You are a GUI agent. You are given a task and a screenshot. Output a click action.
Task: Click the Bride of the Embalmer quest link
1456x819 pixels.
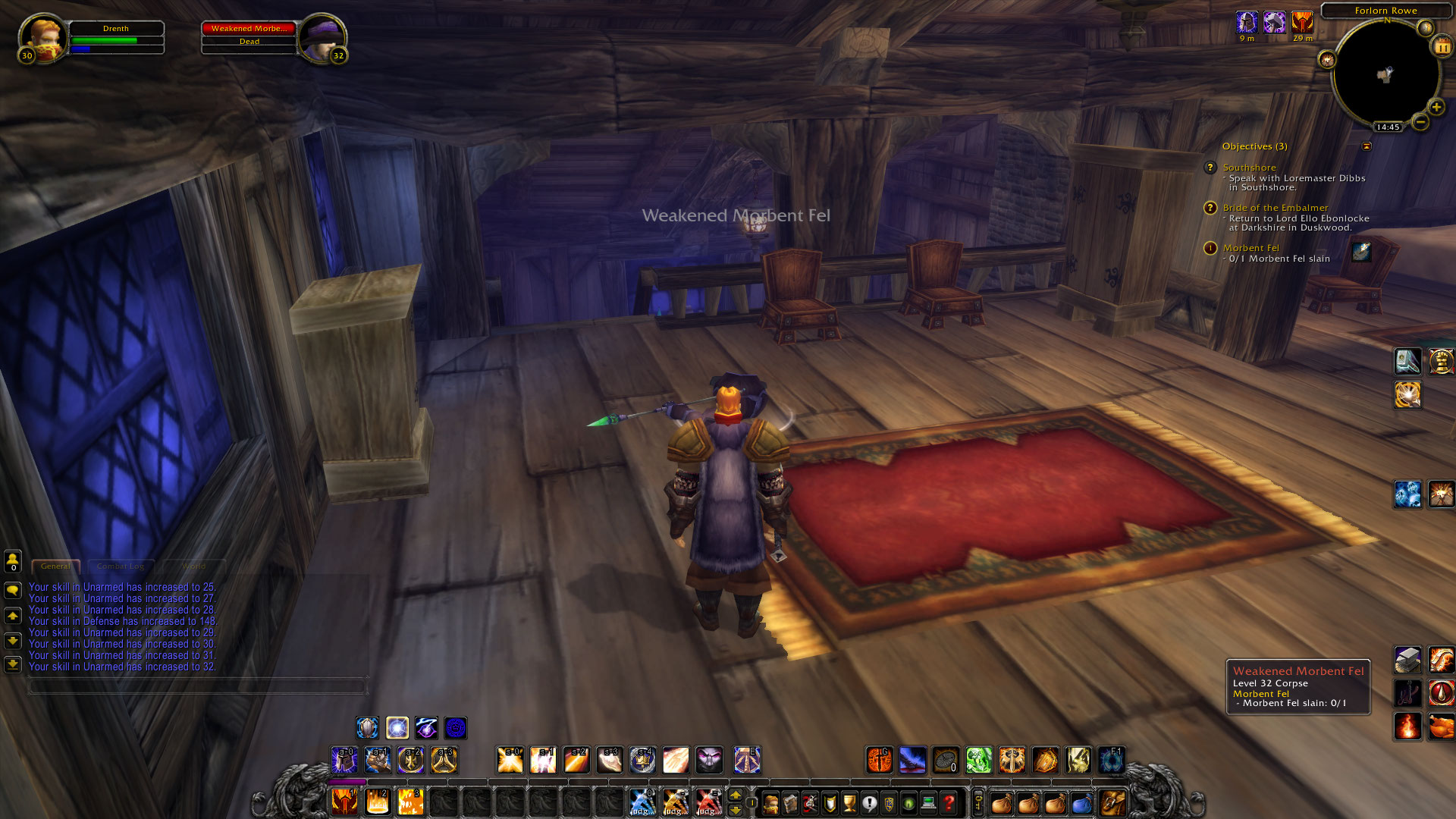pos(1276,208)
